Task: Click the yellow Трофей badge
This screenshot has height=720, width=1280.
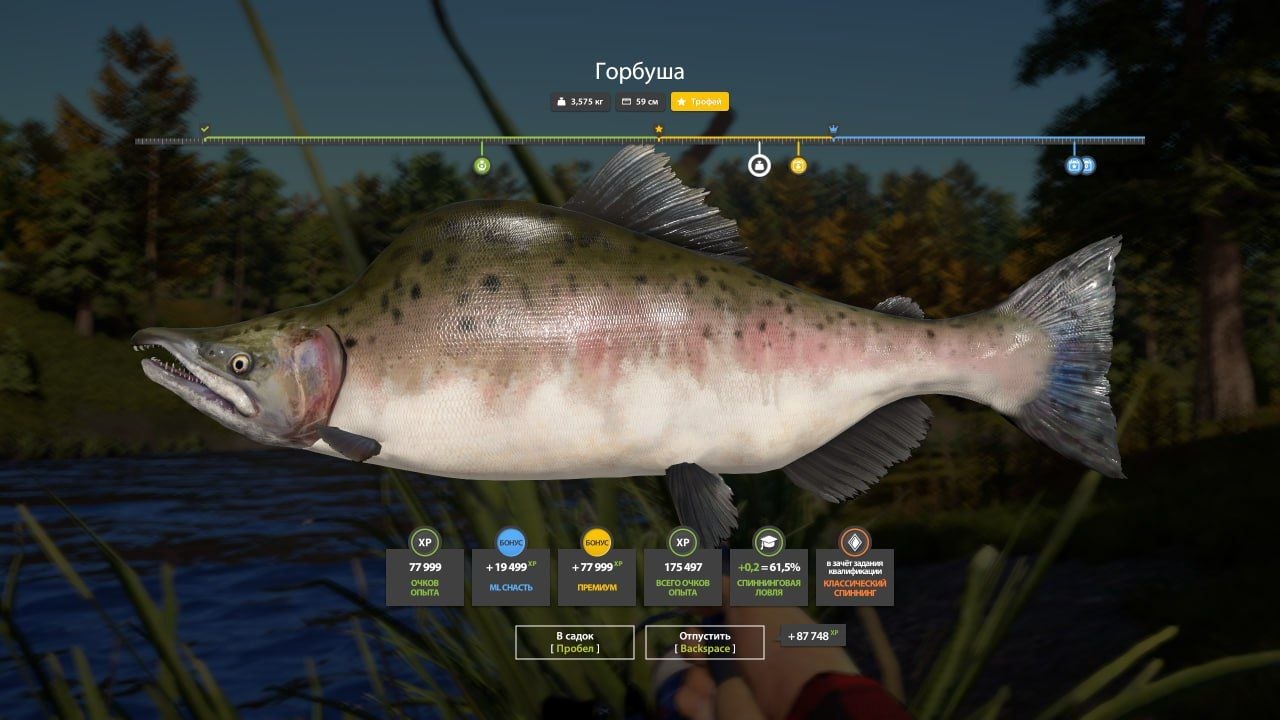Action: pos(698,101)
